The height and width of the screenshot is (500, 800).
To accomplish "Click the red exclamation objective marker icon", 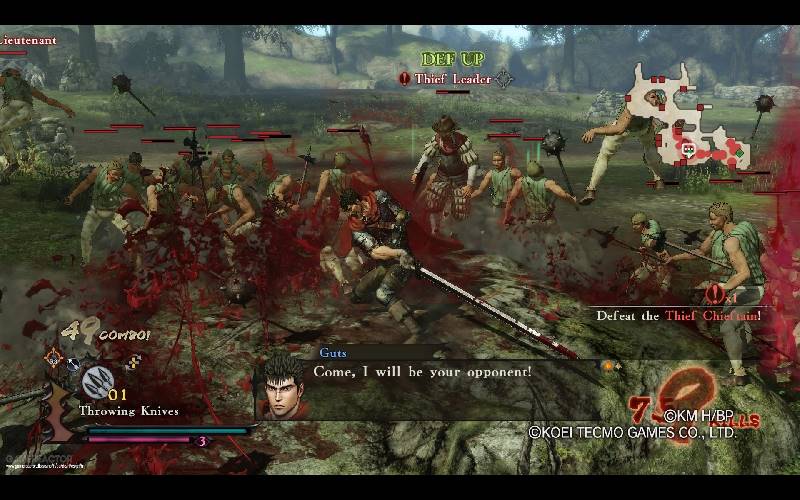I will coord(714,294).
